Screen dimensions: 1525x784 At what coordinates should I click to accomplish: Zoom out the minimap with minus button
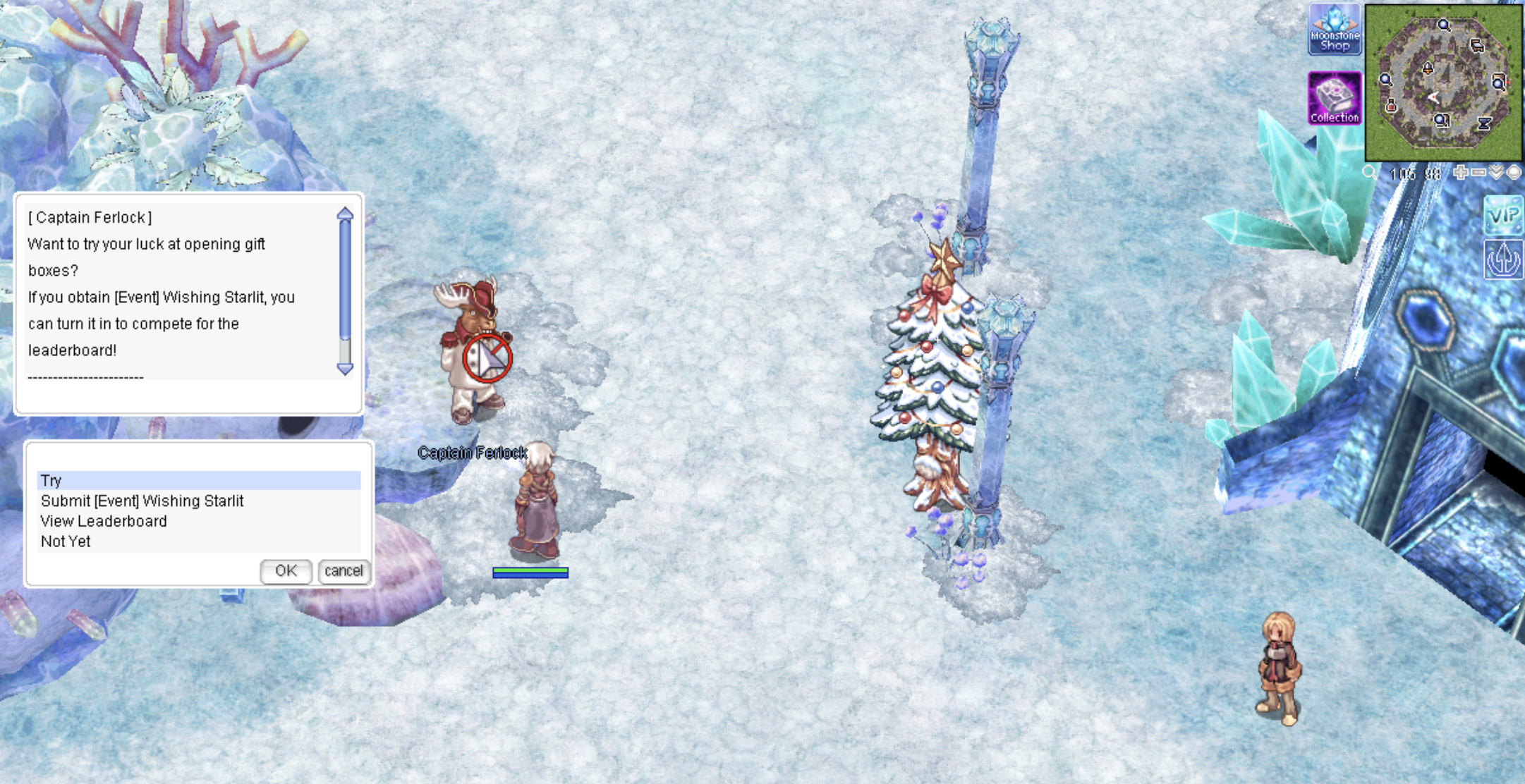(x=1478, y=173)
